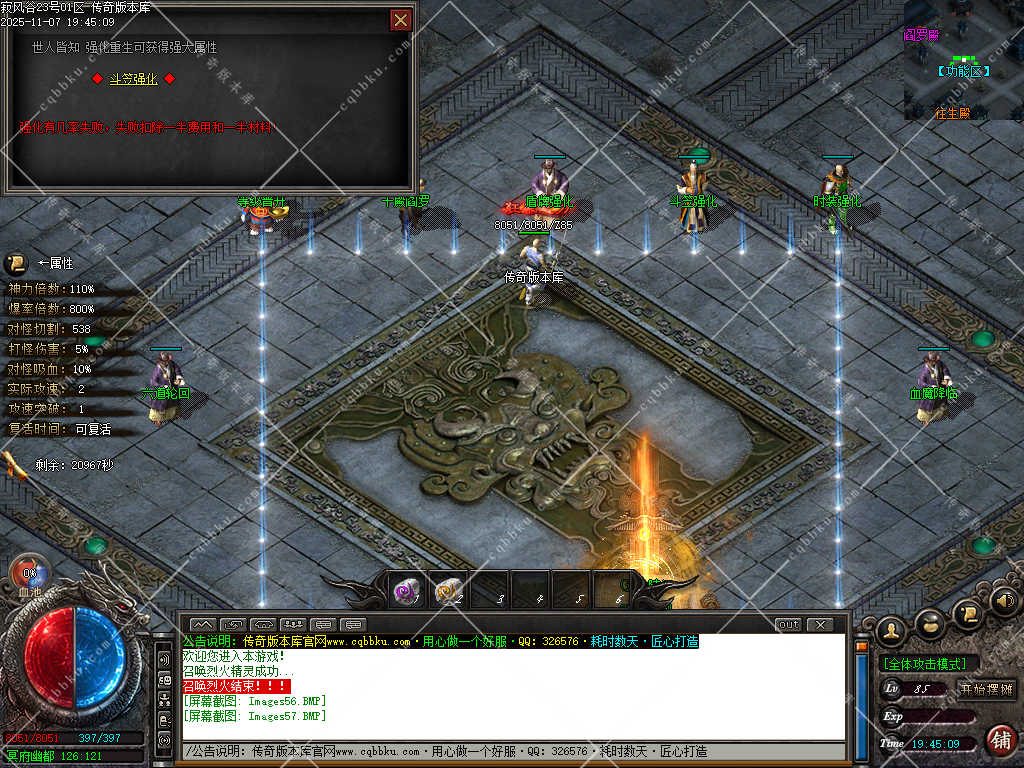Open the red 铺 shop button
Screen dimensions: 1024x768
pyautogui.click(x=1000, y=740)
